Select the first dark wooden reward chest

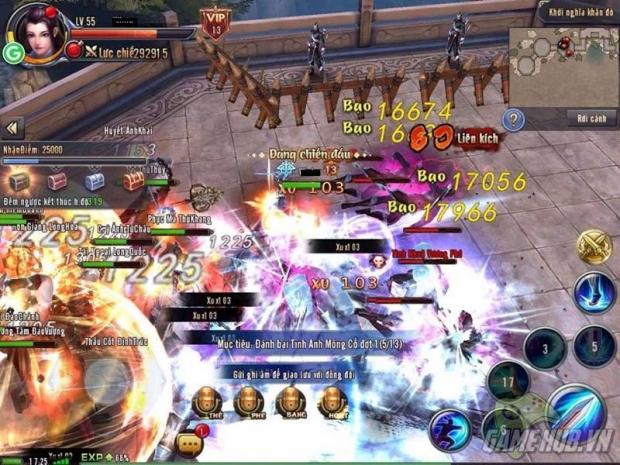coord(19,181)
